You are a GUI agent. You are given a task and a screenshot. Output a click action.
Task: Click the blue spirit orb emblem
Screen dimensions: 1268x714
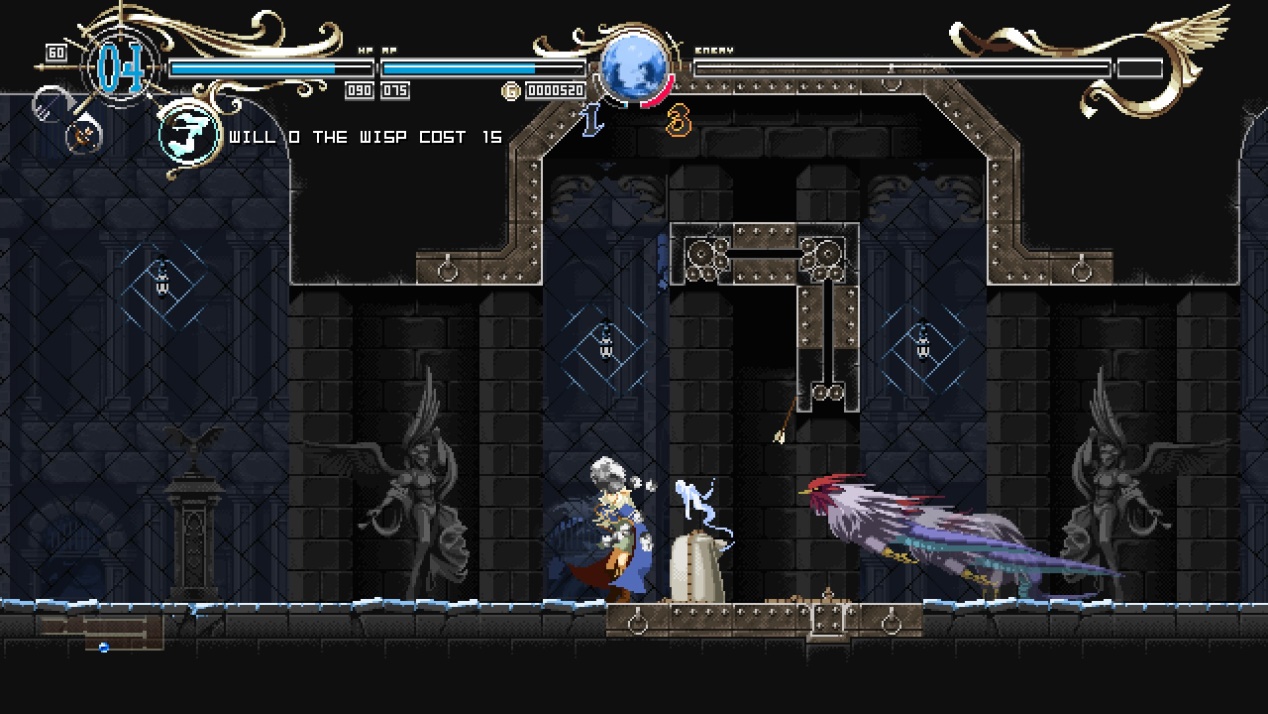coord(634,66)
